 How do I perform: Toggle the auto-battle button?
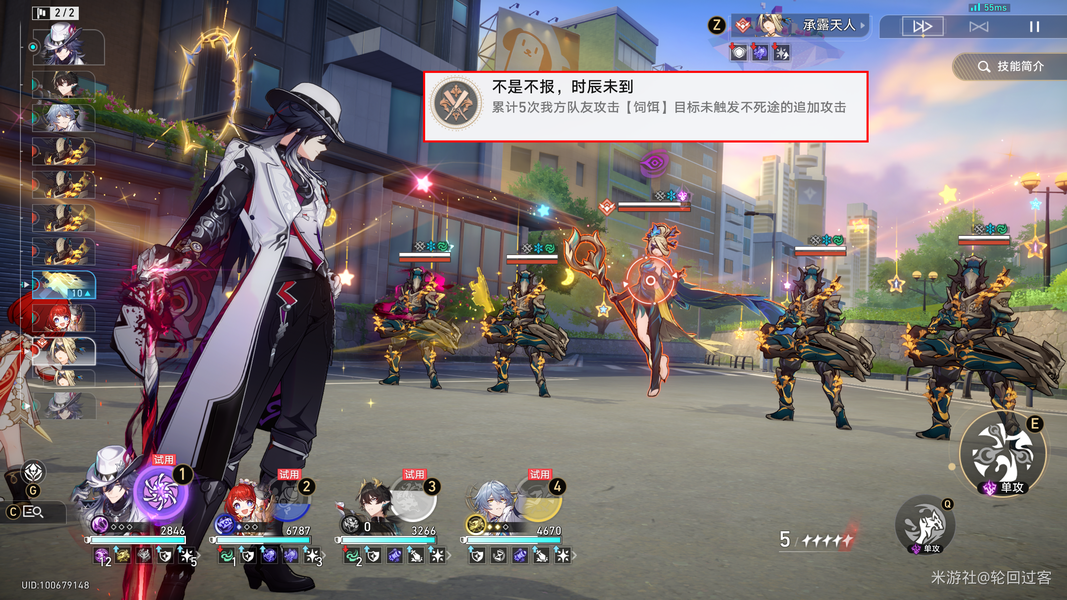979,27
